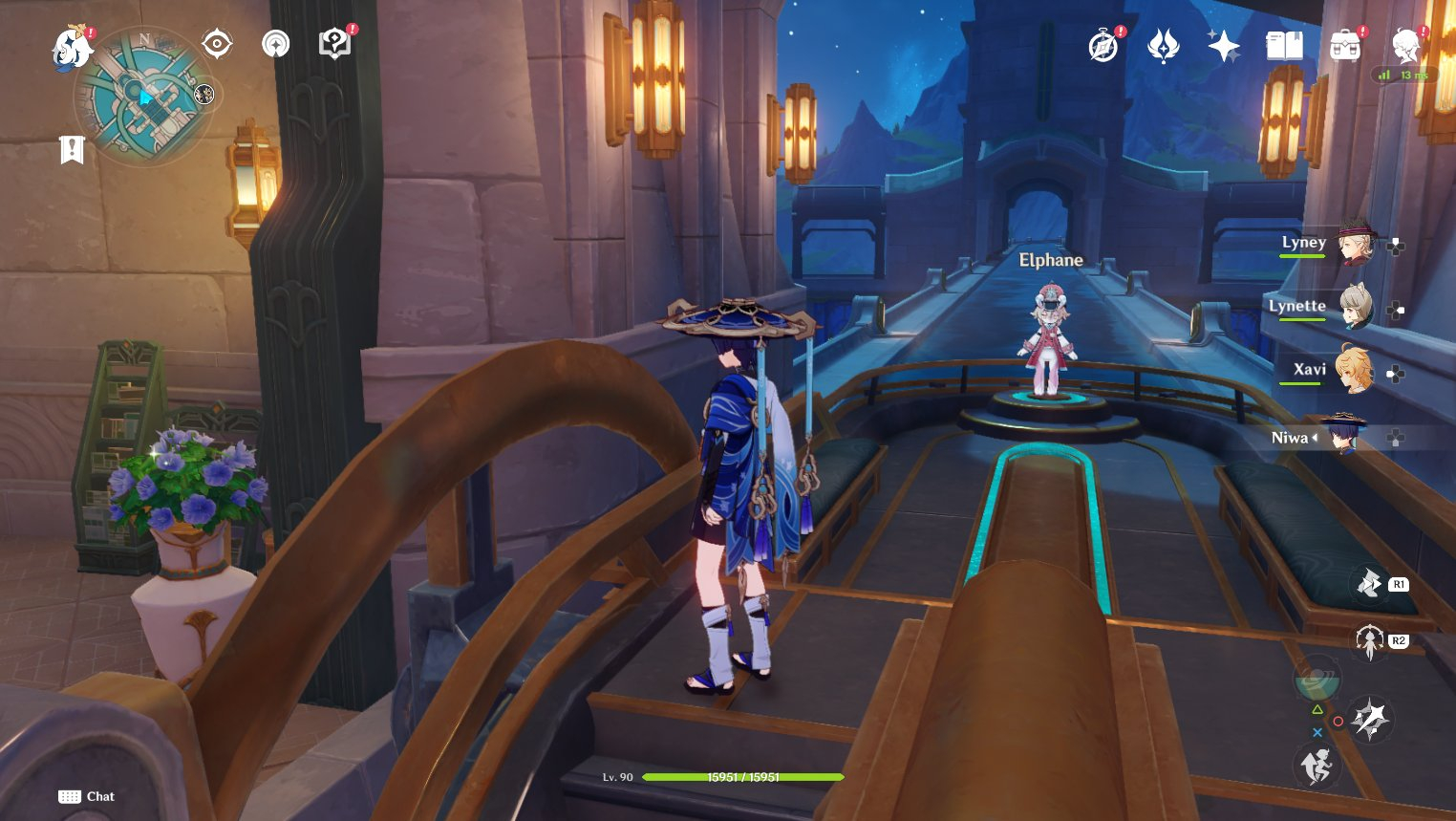Open the winged battle pass icon
1456x821 pixels.
pyautogui.click(x=1163, y=46)
